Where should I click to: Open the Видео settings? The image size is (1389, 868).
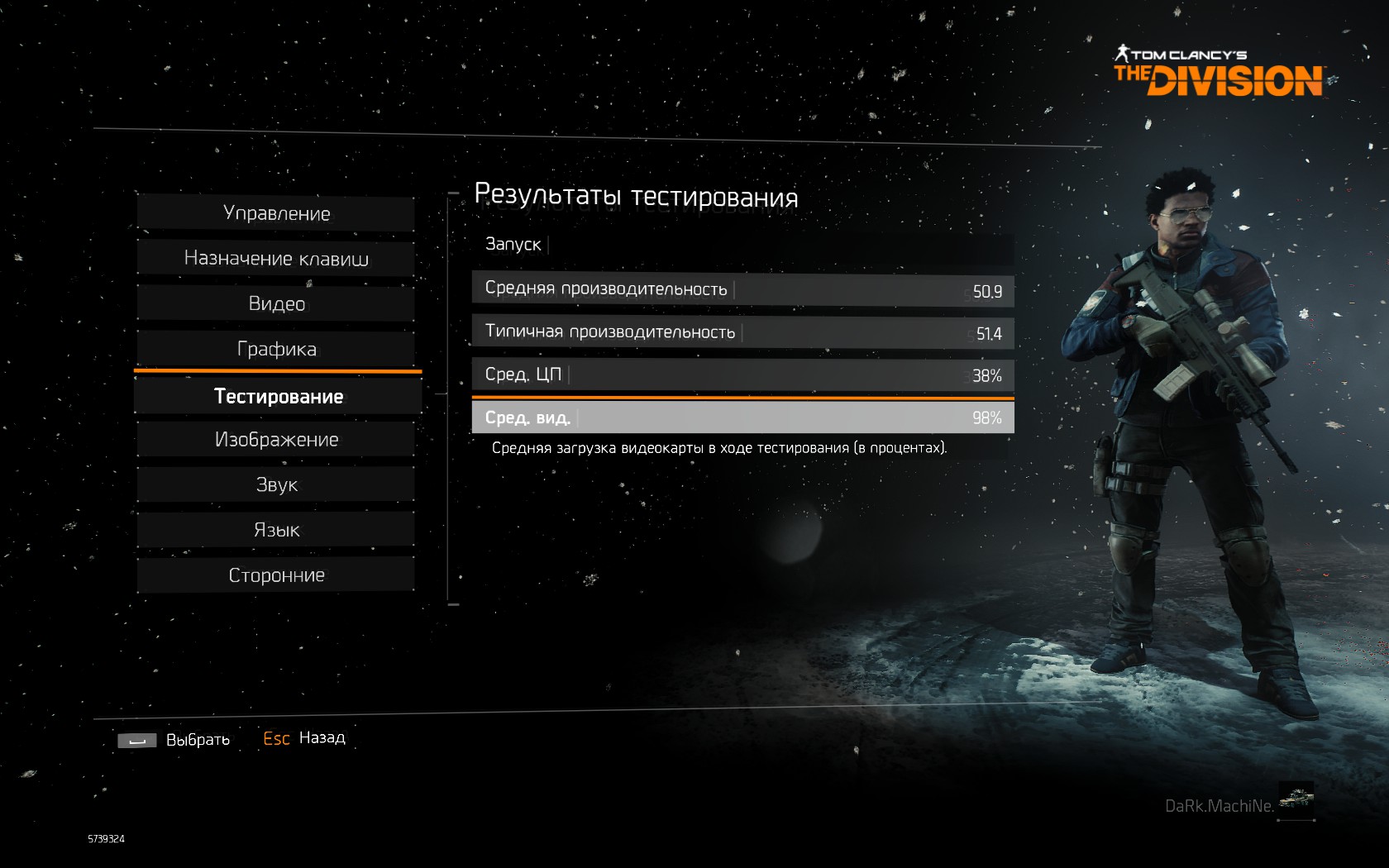(276, 303)
